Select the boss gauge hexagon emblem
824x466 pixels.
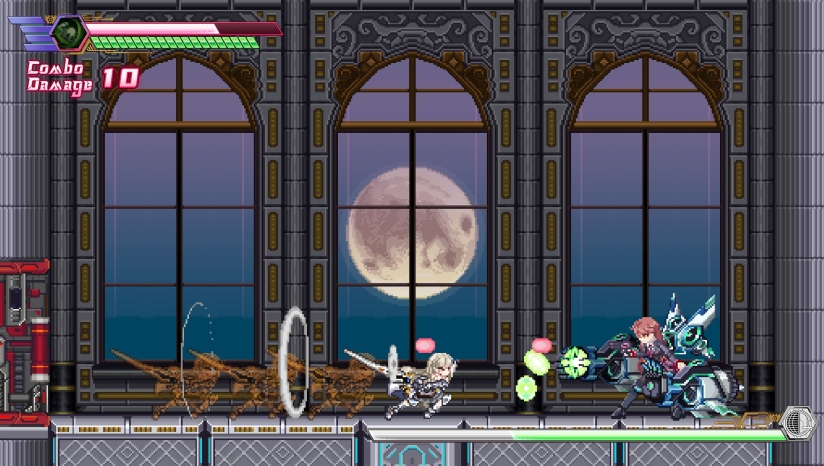798,422
